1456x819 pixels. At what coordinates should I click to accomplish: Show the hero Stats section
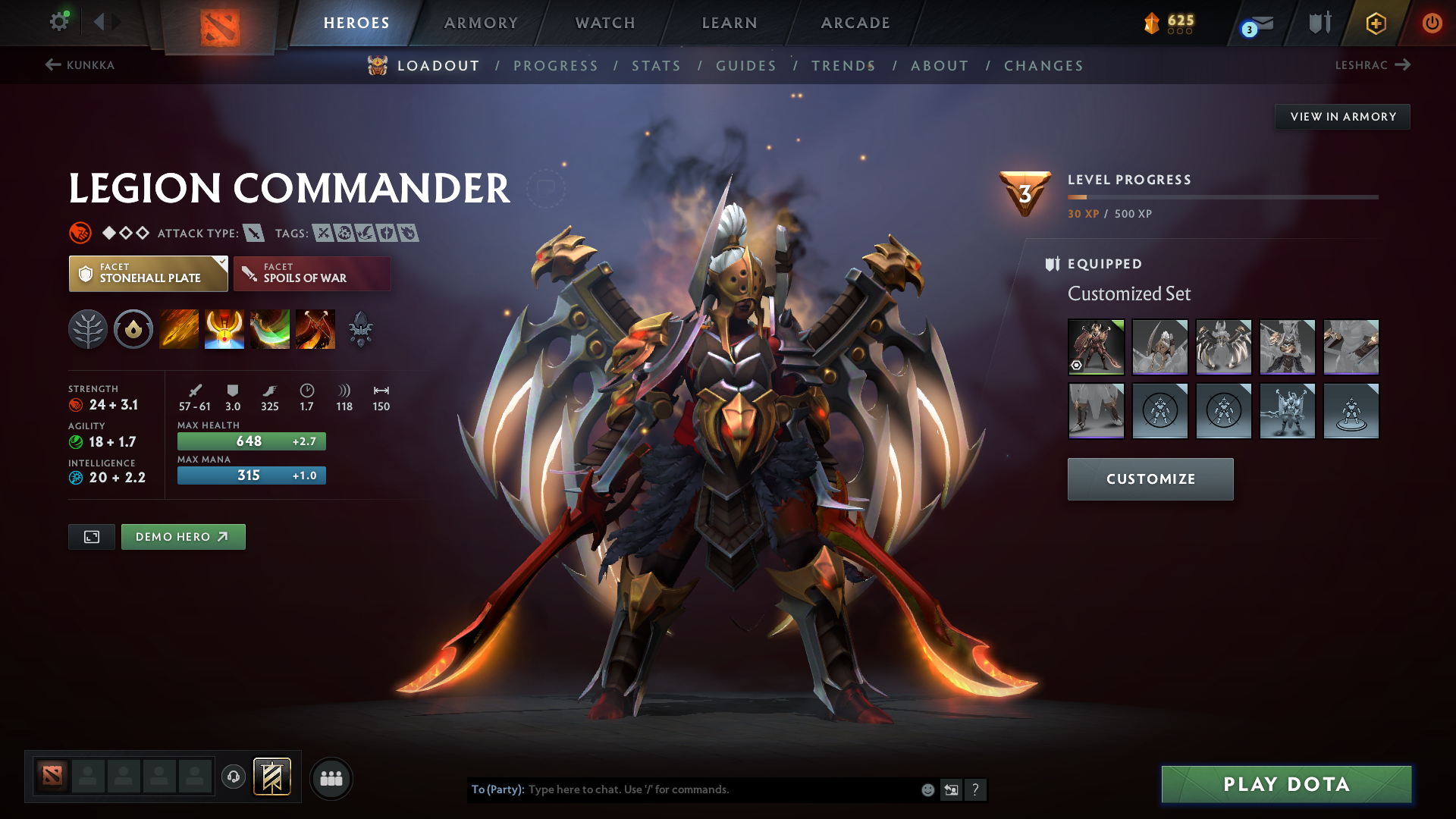tap(656, 66)
